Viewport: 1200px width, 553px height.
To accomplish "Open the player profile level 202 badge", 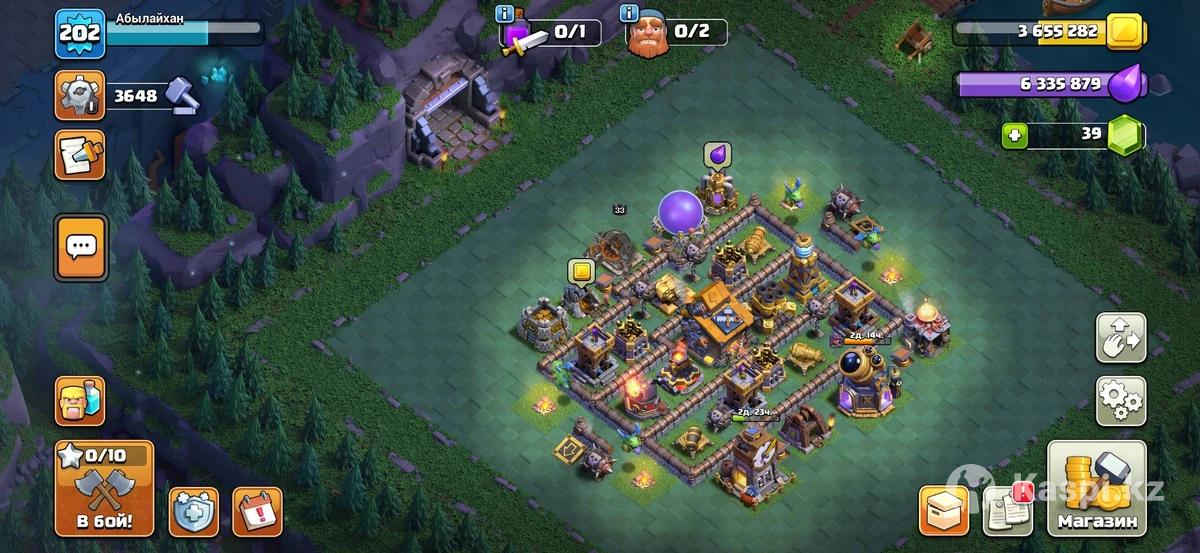I will click(79, 33).
